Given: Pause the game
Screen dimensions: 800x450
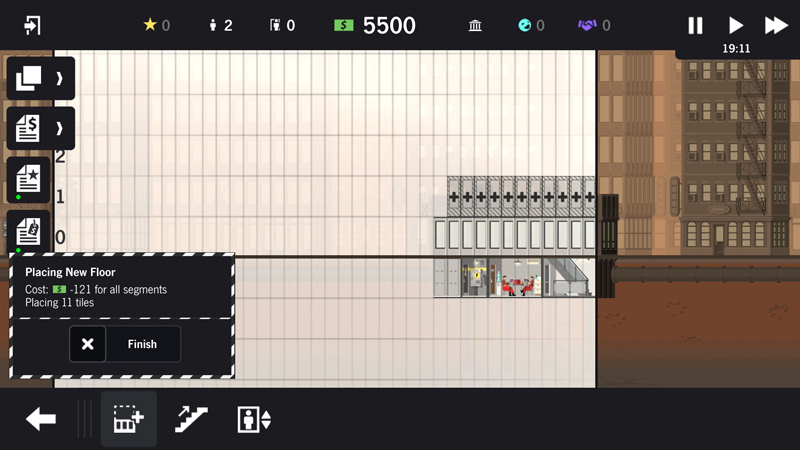Looking at the screenshot, I should [x=695, y=26].
